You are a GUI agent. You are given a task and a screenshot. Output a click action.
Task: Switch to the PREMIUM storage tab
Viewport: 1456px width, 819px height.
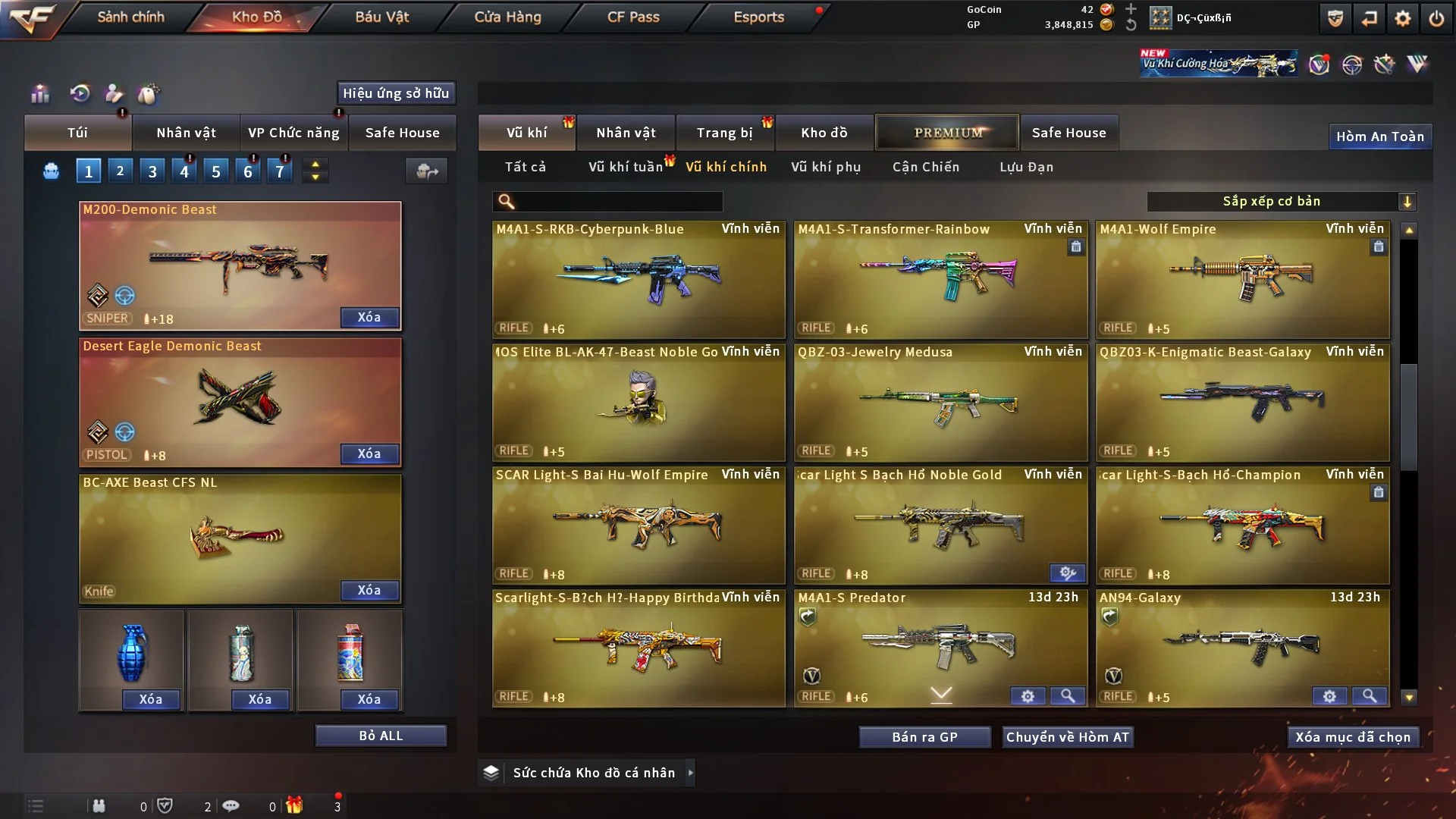point(947,133)
